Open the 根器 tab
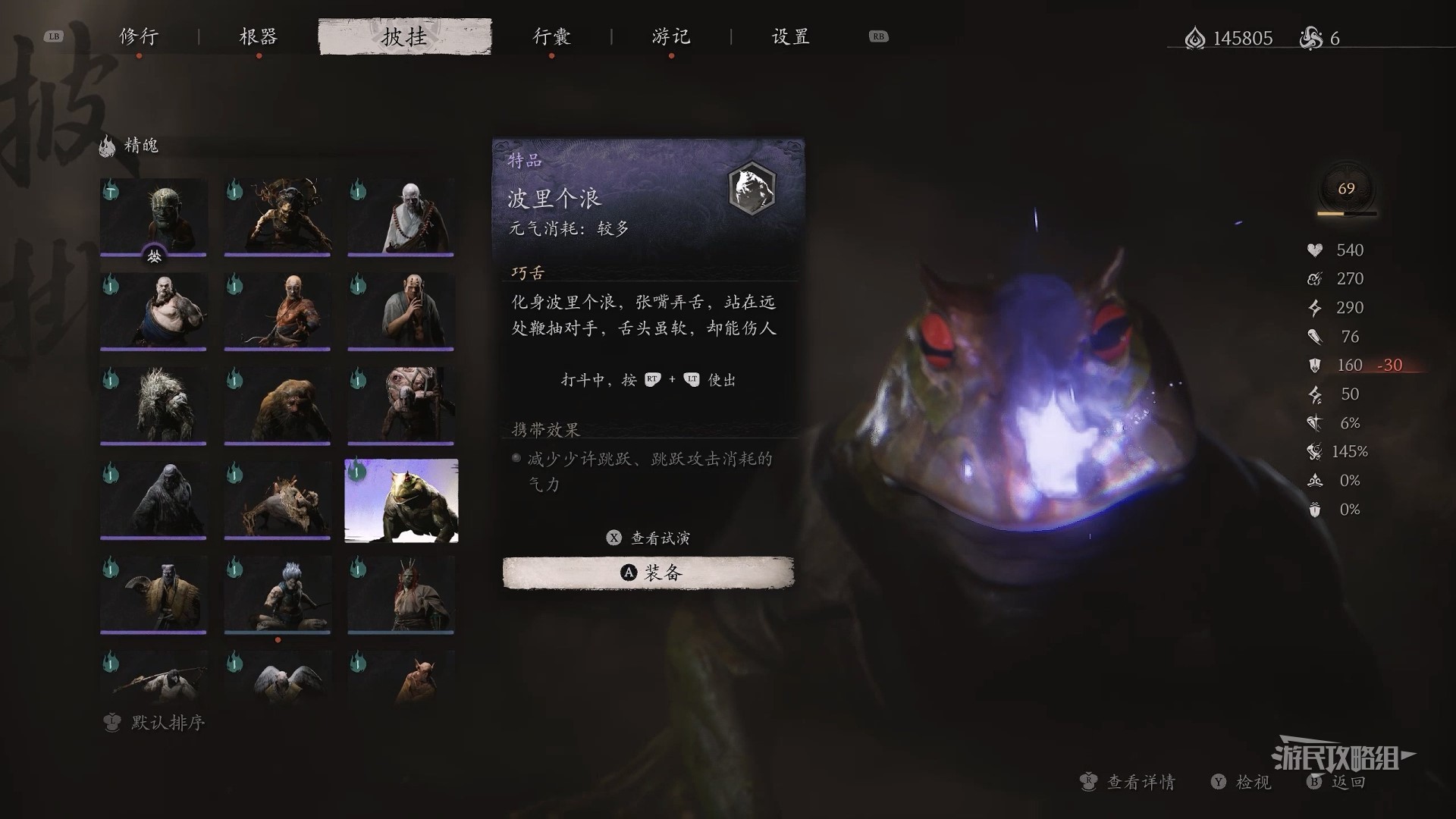The width and height of the screenshot is (1456, 819). tap(259, 36)
